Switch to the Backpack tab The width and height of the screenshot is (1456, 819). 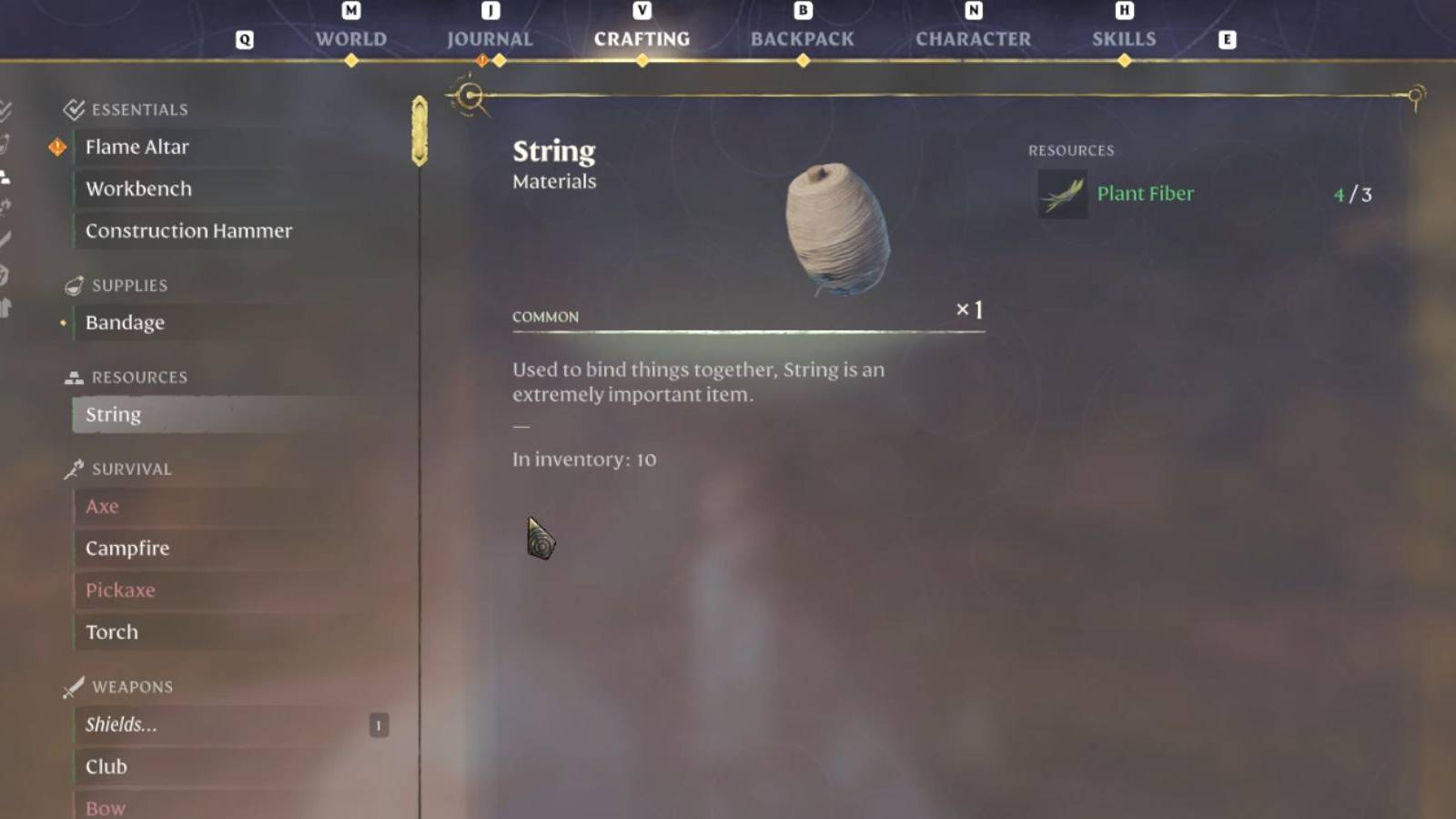tap(802, 38)
